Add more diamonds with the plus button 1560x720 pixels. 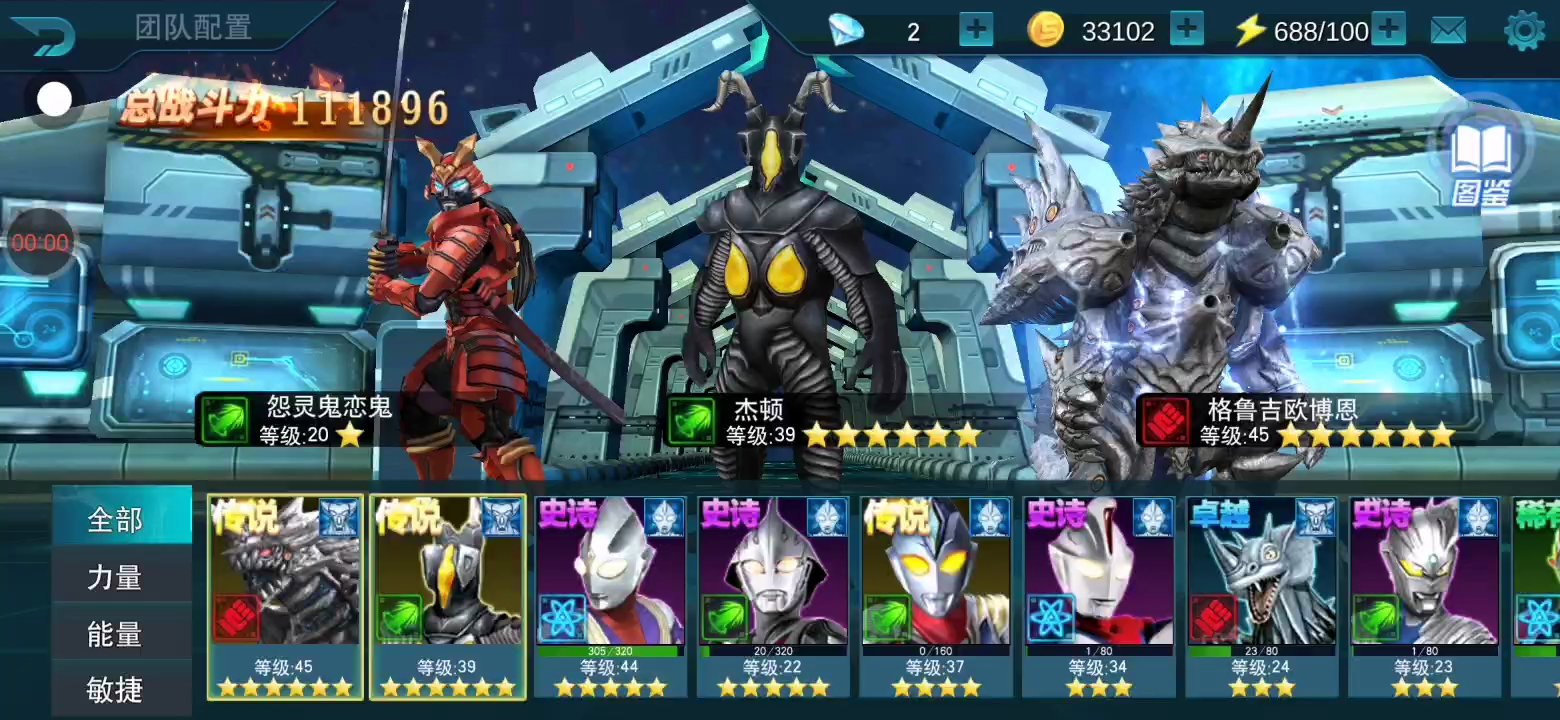point(976,30)
